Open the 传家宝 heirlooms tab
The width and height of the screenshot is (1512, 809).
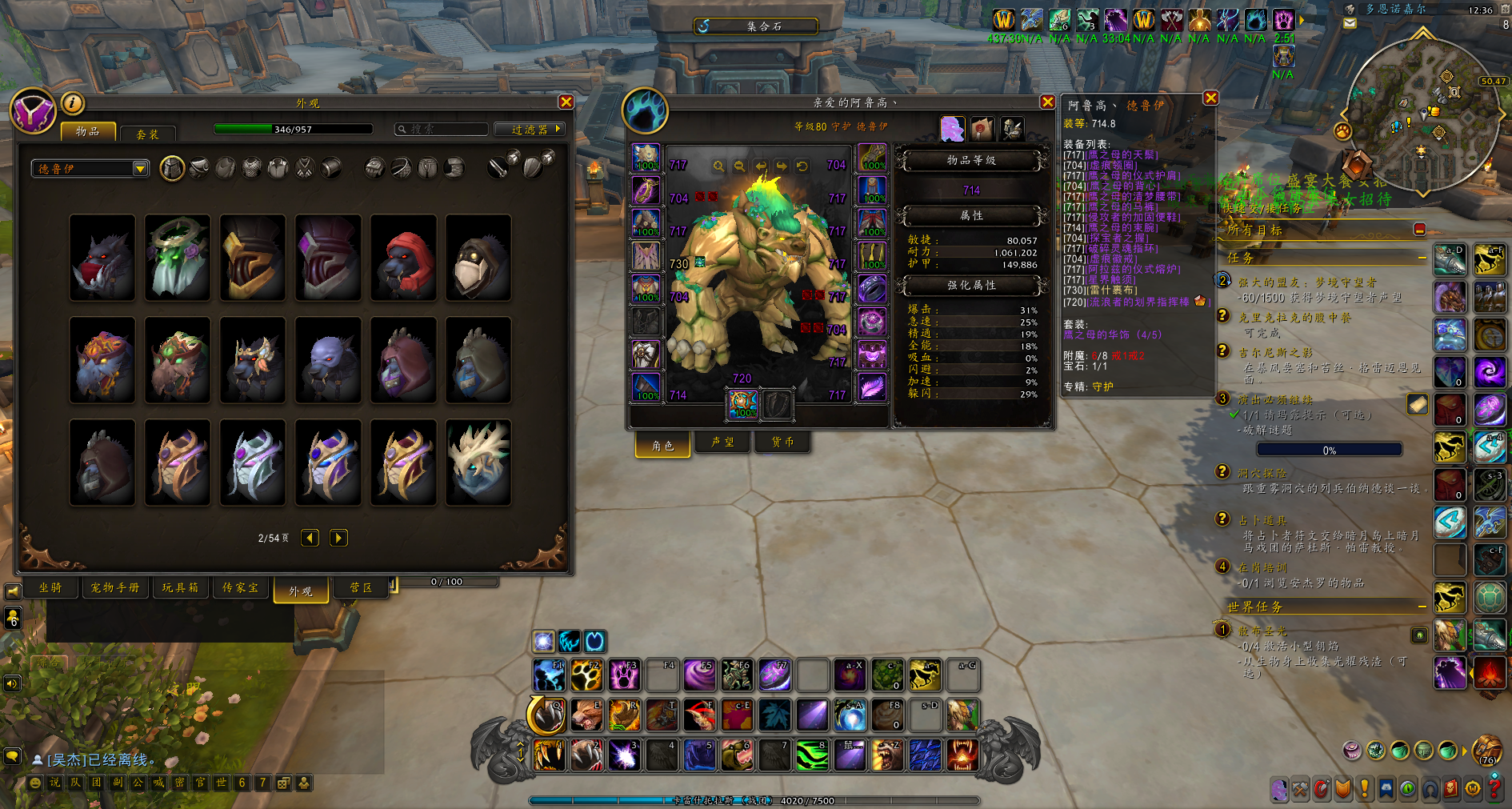click(240, 587)
